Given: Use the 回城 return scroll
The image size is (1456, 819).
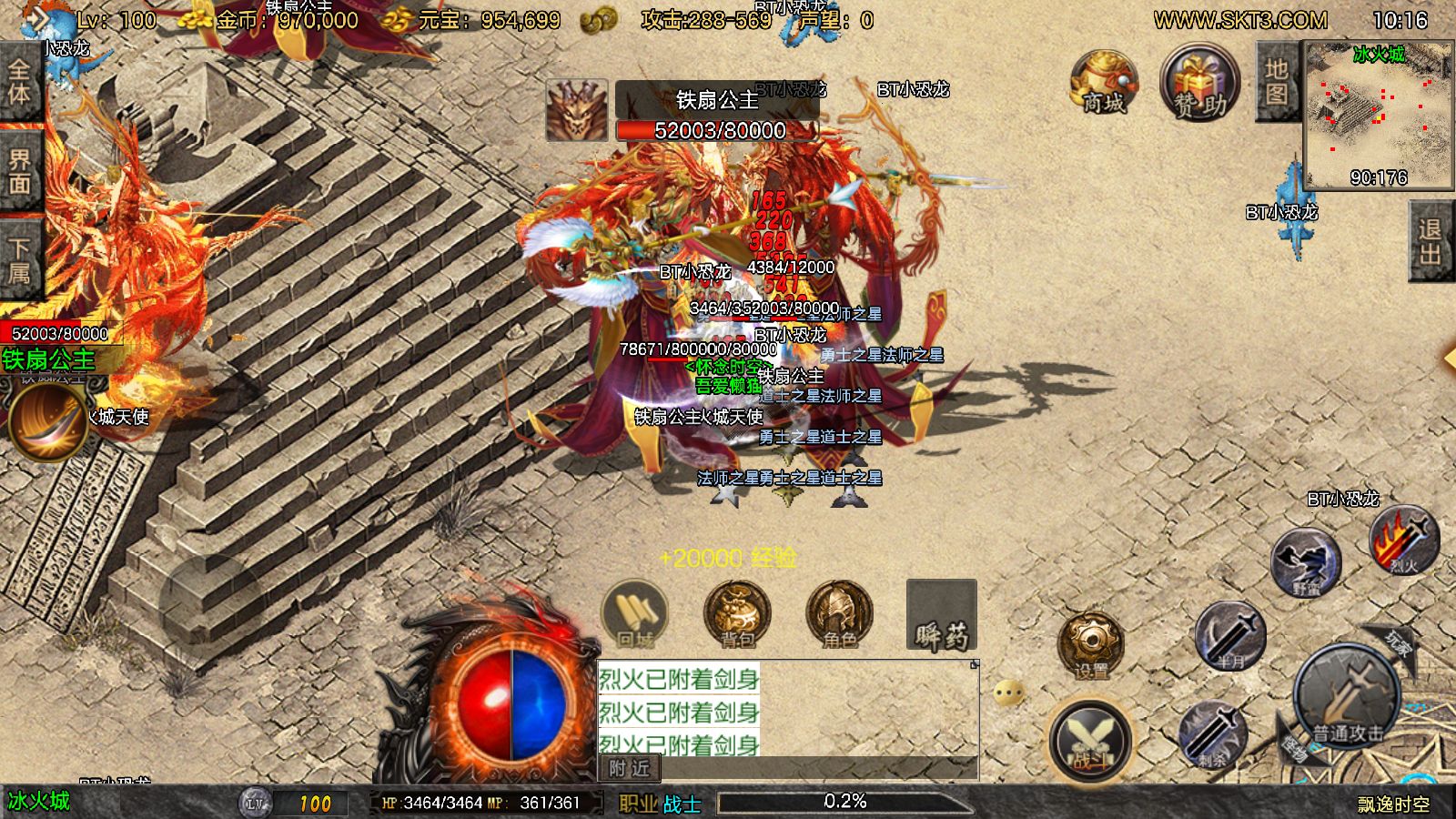Looking at the screenshot, I should pyautogui.click(x=635, y=614).
